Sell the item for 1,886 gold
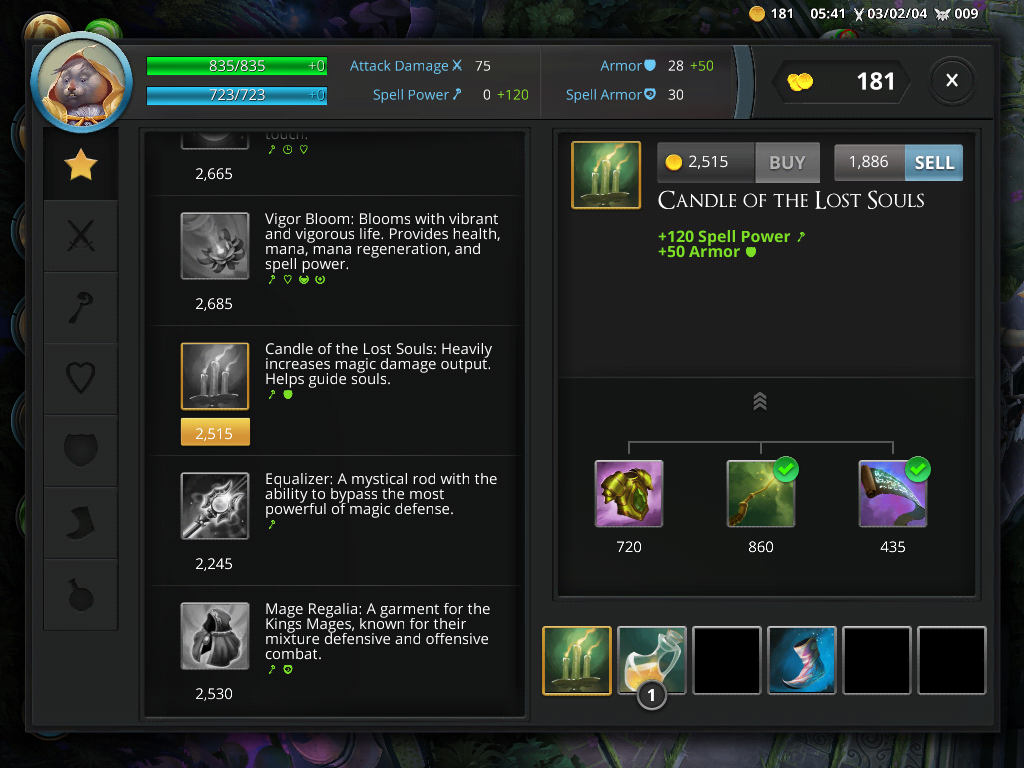This screenshot has width=1024, height=768. pos(933,162)
